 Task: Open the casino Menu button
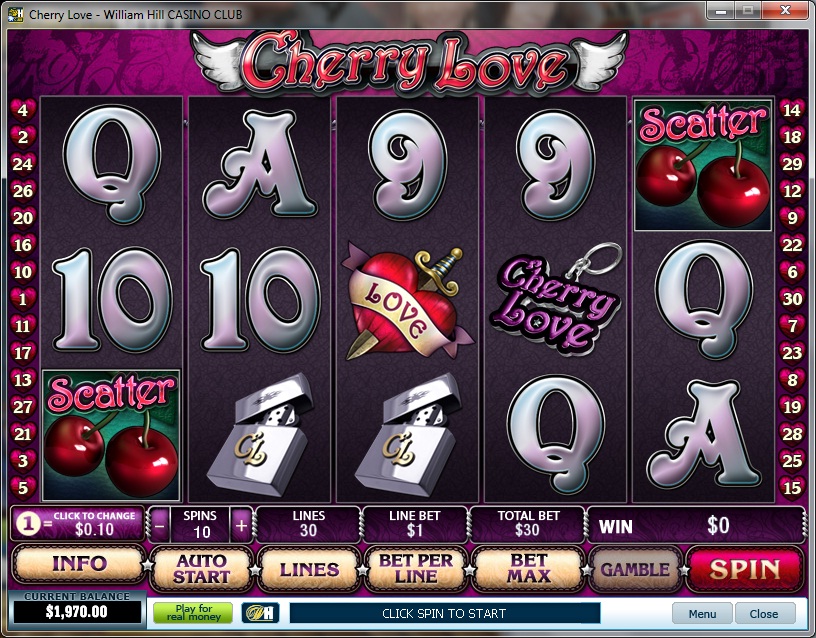702,613
